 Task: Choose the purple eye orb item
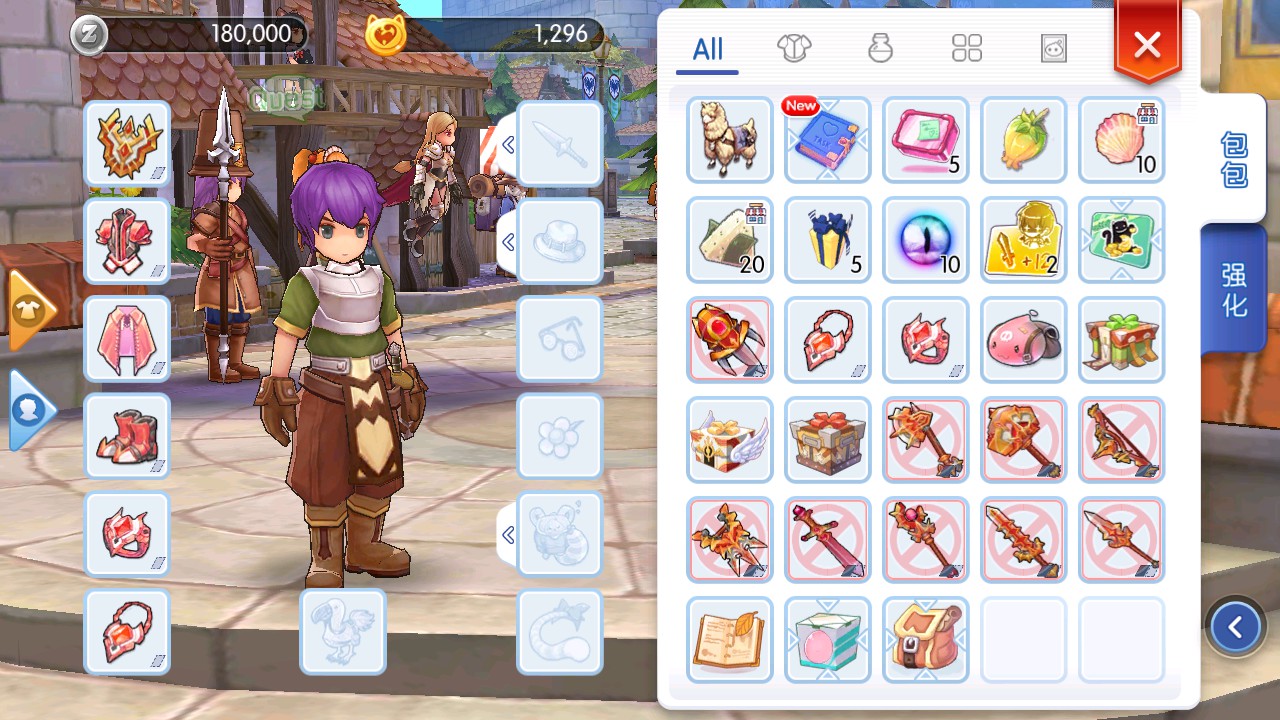926,240
